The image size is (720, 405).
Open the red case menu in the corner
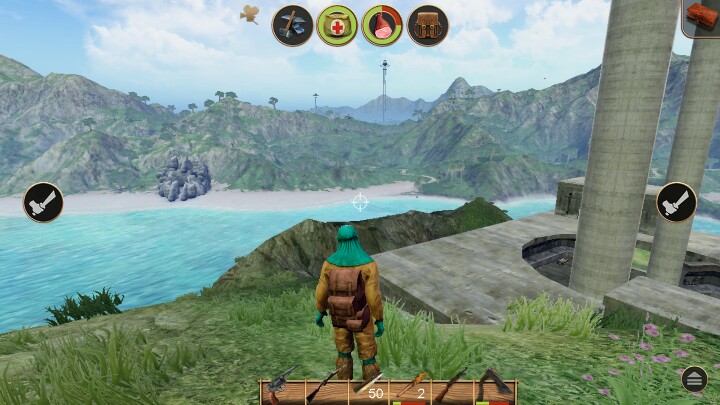pyautogui.click(x=701, y=16)
